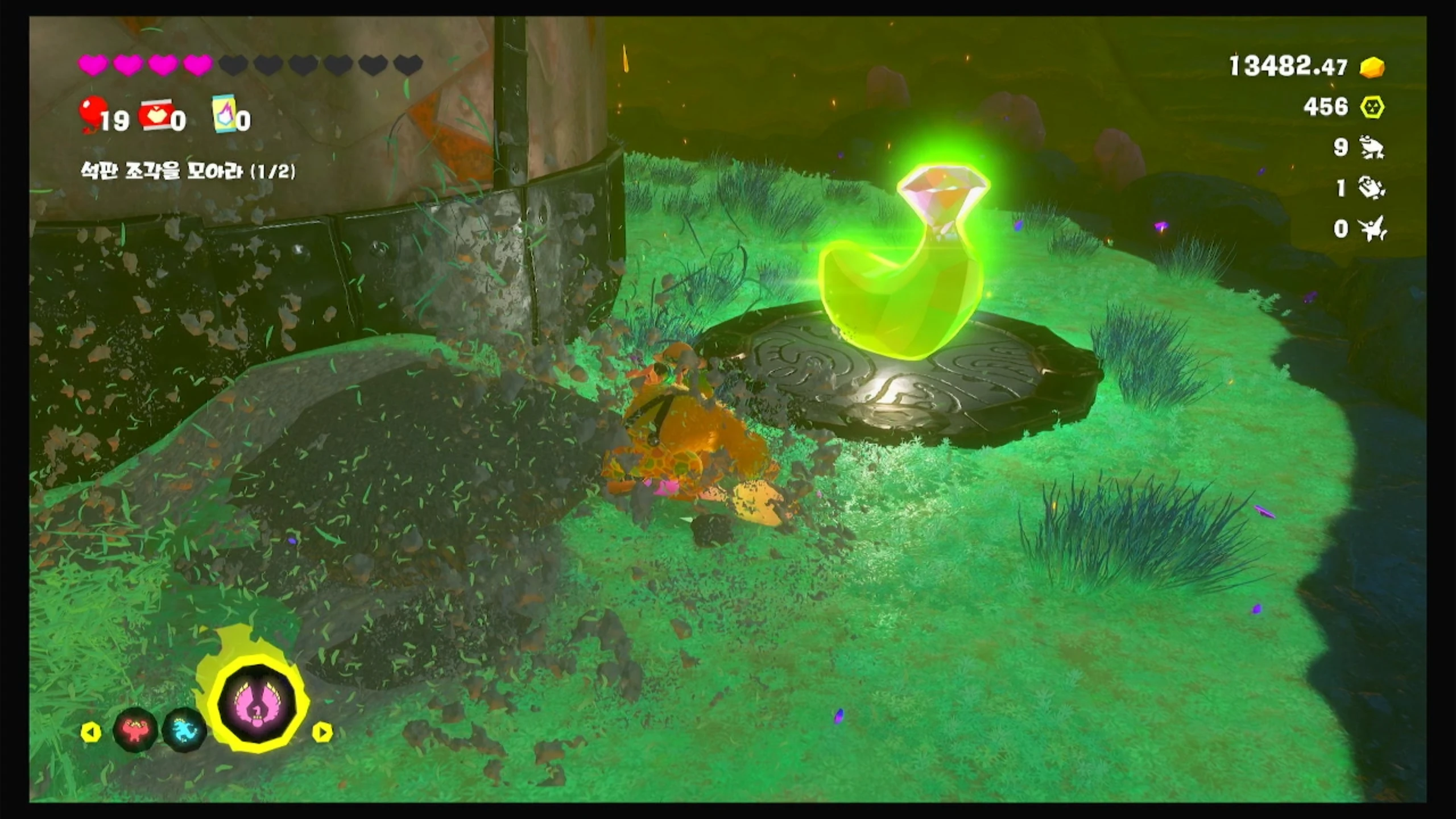The height and width of the screenshot is (819, 1456).
Task: Click the red balloon icon
Action: [91, 113]
